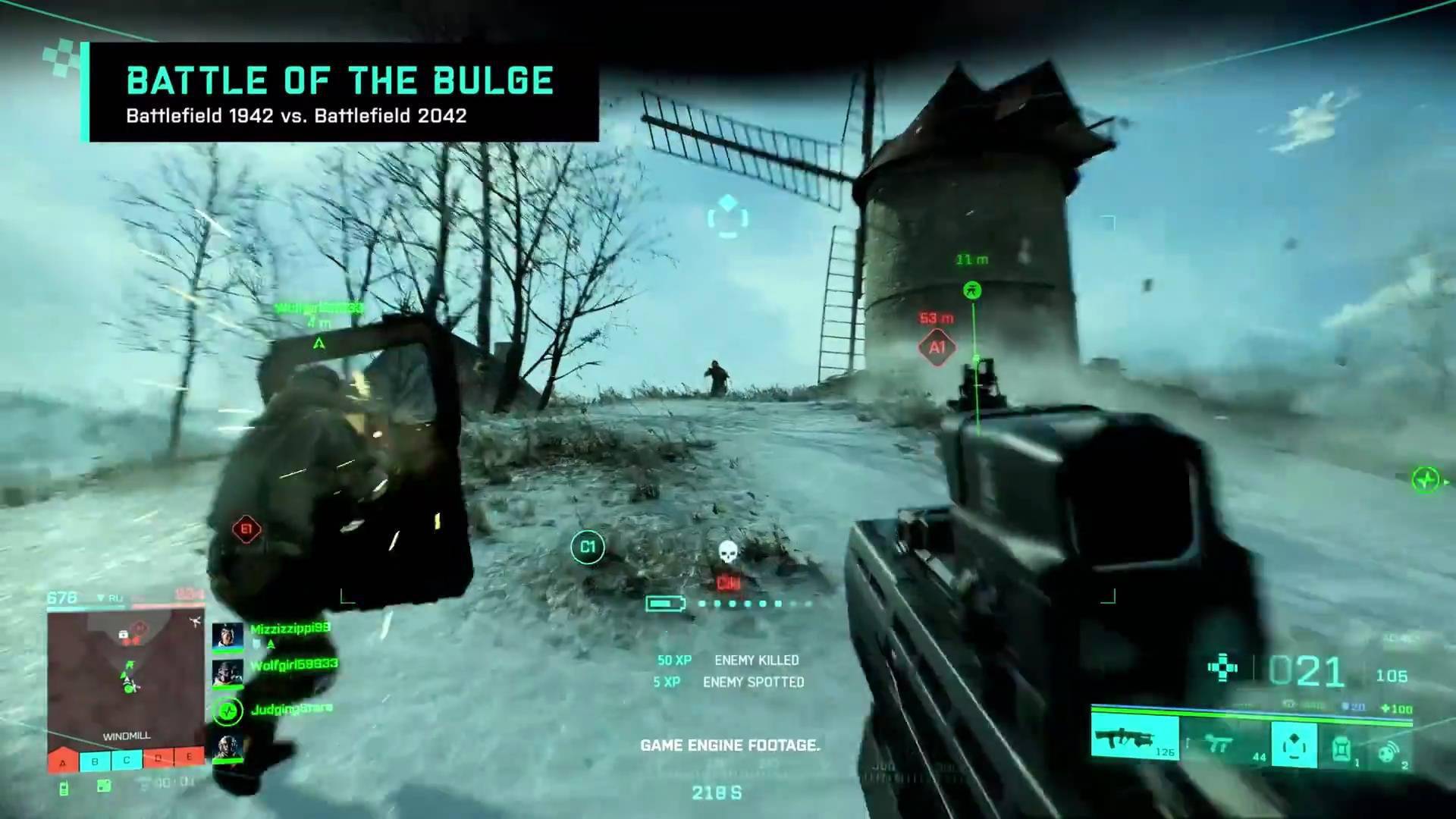Select capture point D flag indicator

tap(158, 758)
